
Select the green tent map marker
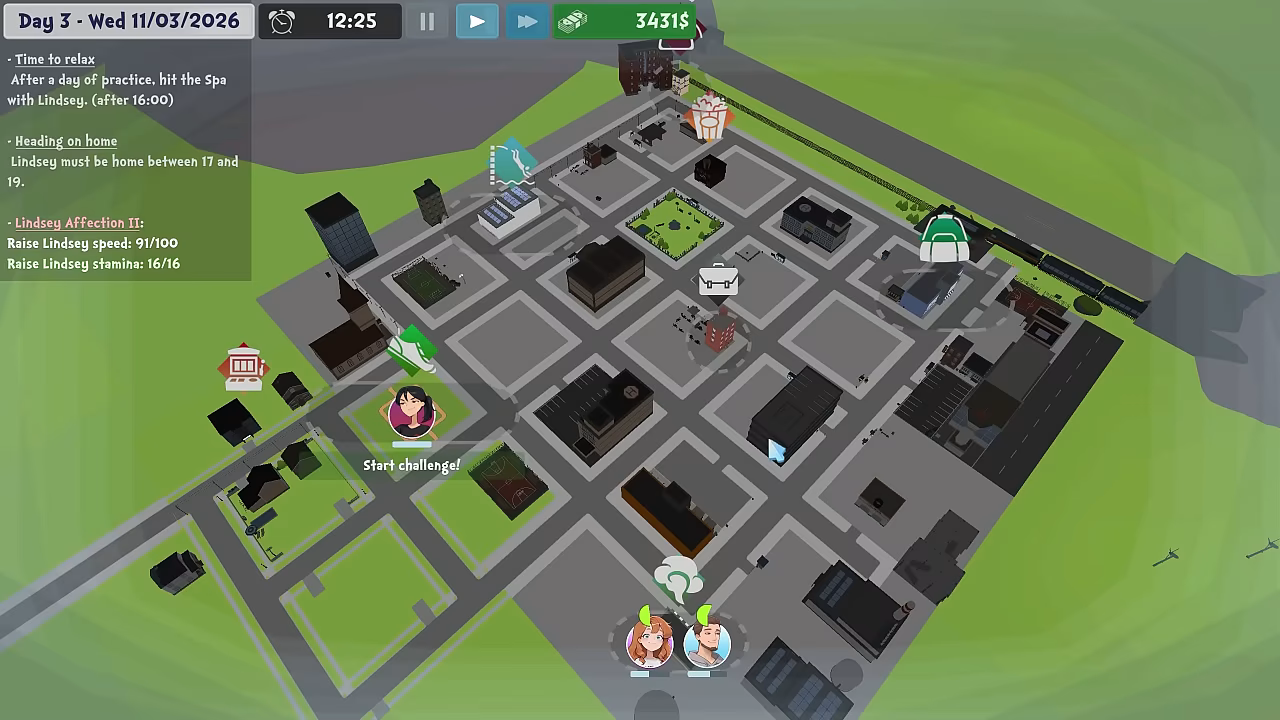click(x=944, y=237)
